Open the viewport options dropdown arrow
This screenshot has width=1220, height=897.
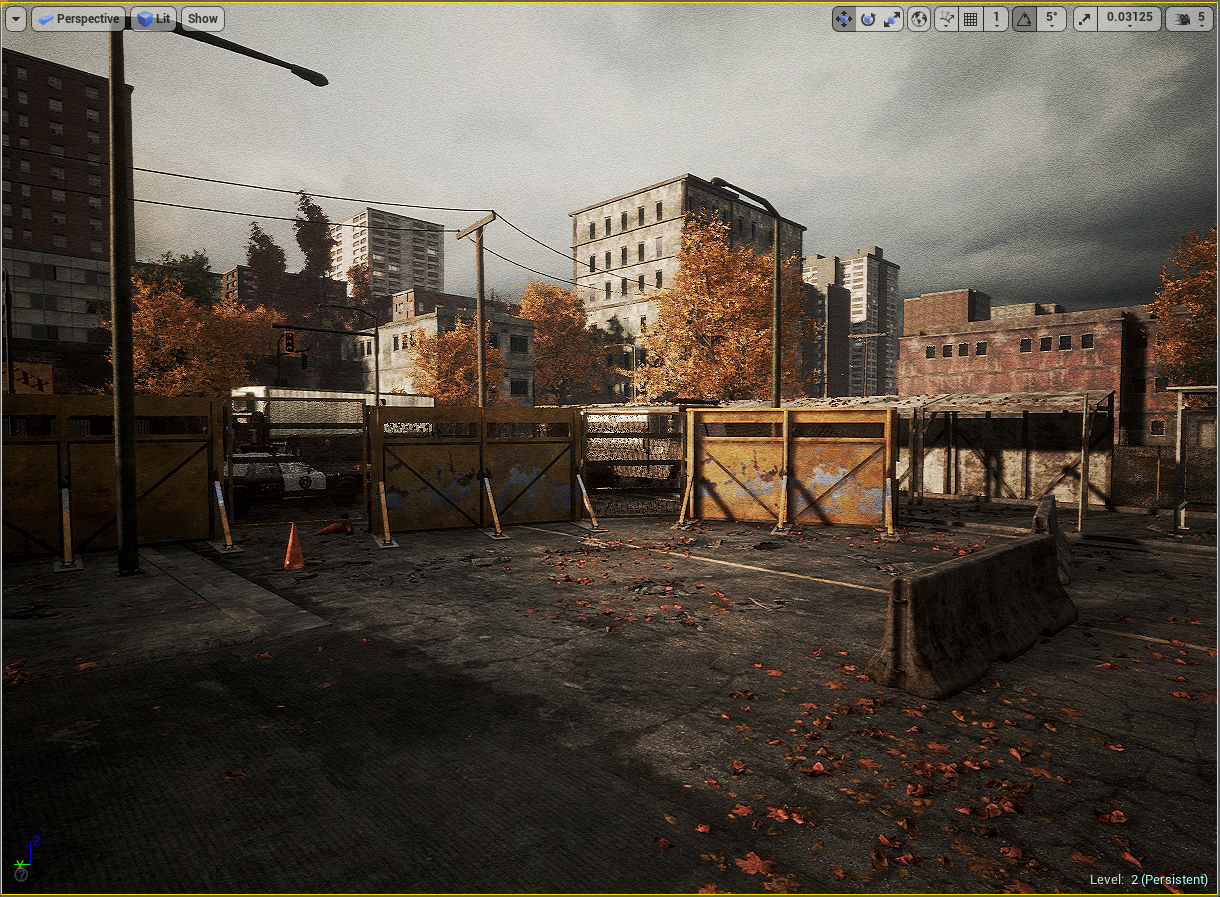click(16, 18)
